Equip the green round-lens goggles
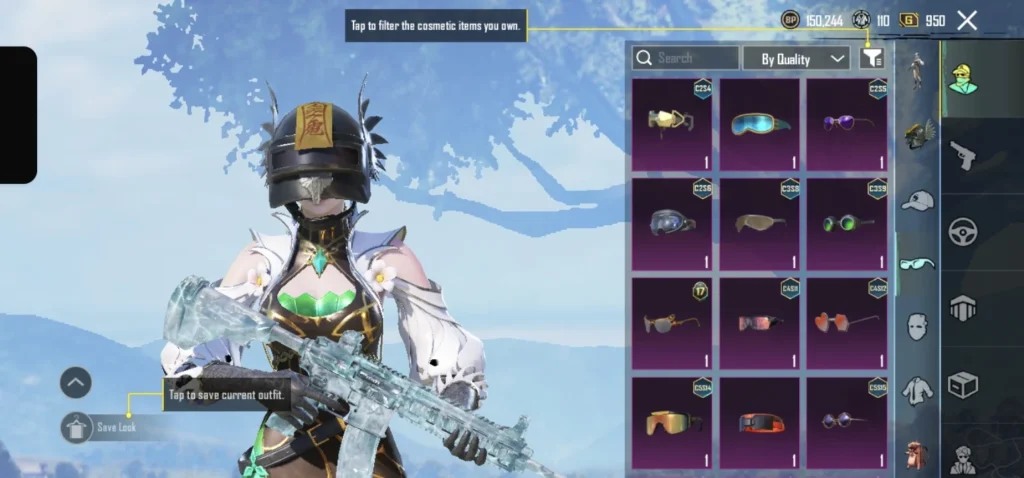This screenshot has width=1024, height=478. pos(847,223)
